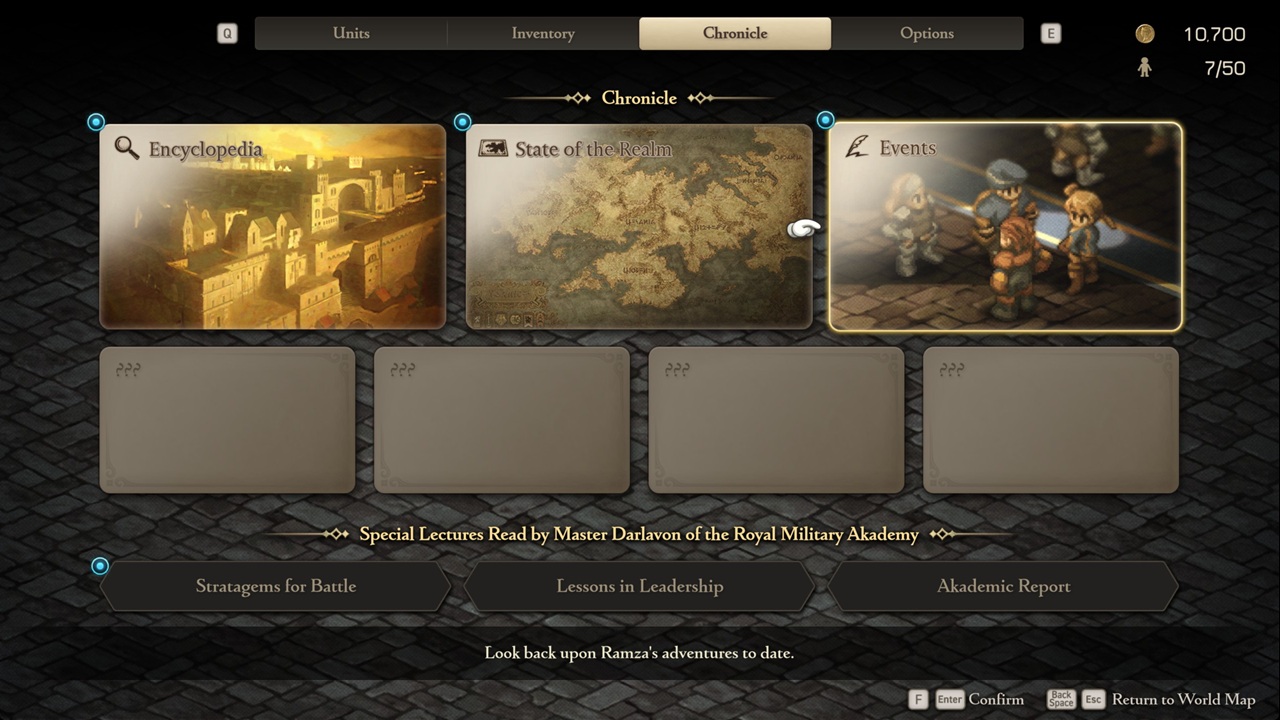
Task: Click Confirm at the bottom
Action: [995, 699]
